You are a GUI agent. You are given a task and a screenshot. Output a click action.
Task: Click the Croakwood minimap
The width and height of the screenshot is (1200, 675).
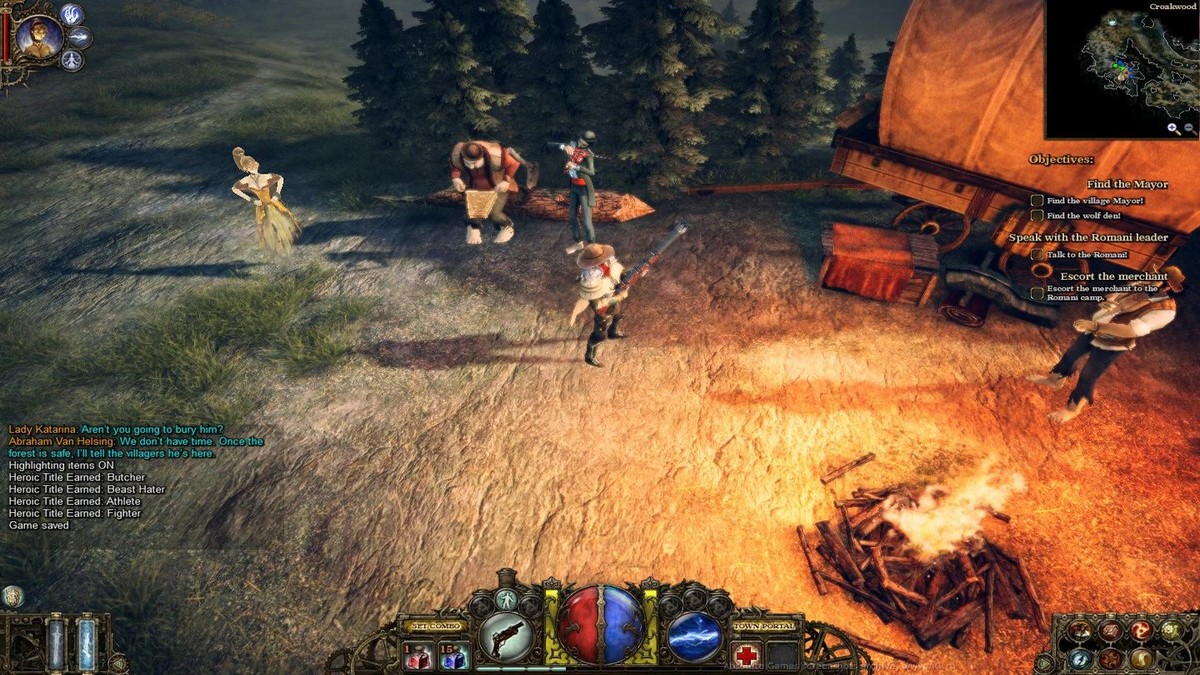tap(1121, 70)
